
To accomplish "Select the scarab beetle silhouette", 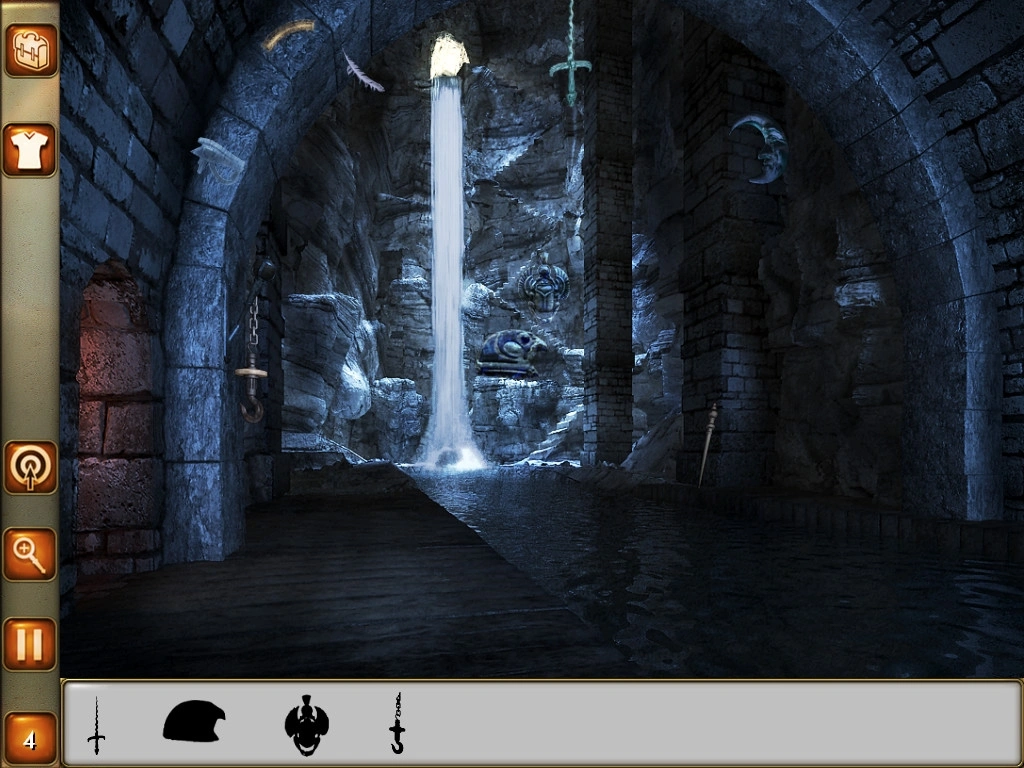I will (306, 725).
